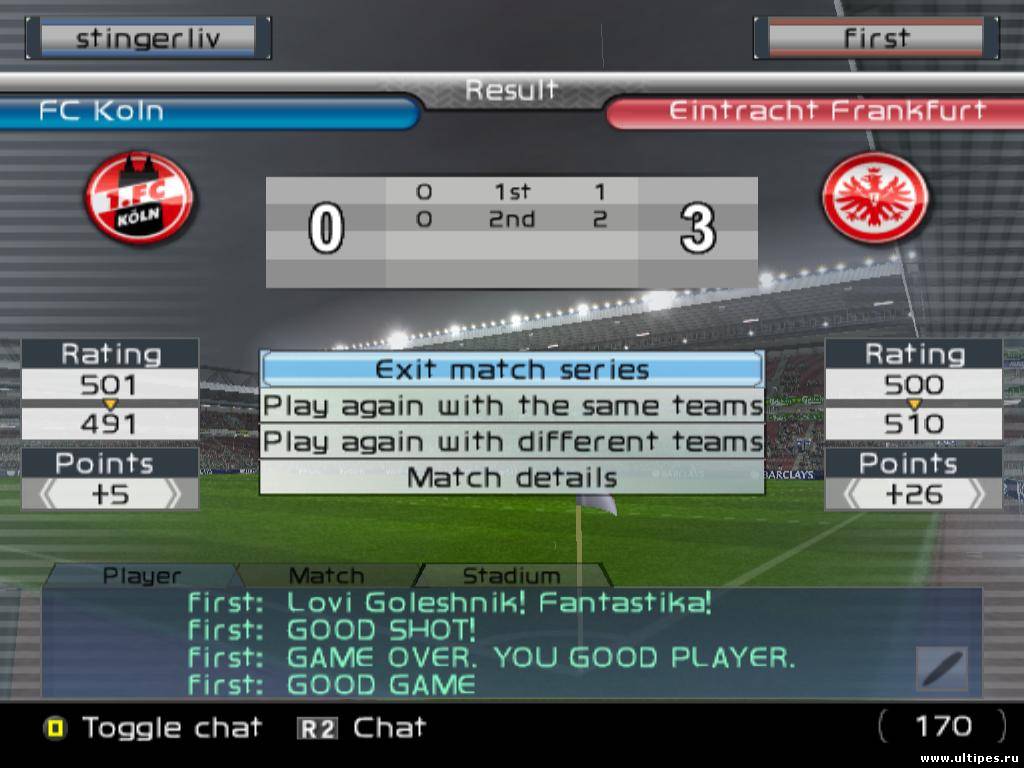The width and height of the screenshot is (1024, 768).
Task: Switch to the Stadium chat tab
Action: pyautogui.click(x=511, y=576)
